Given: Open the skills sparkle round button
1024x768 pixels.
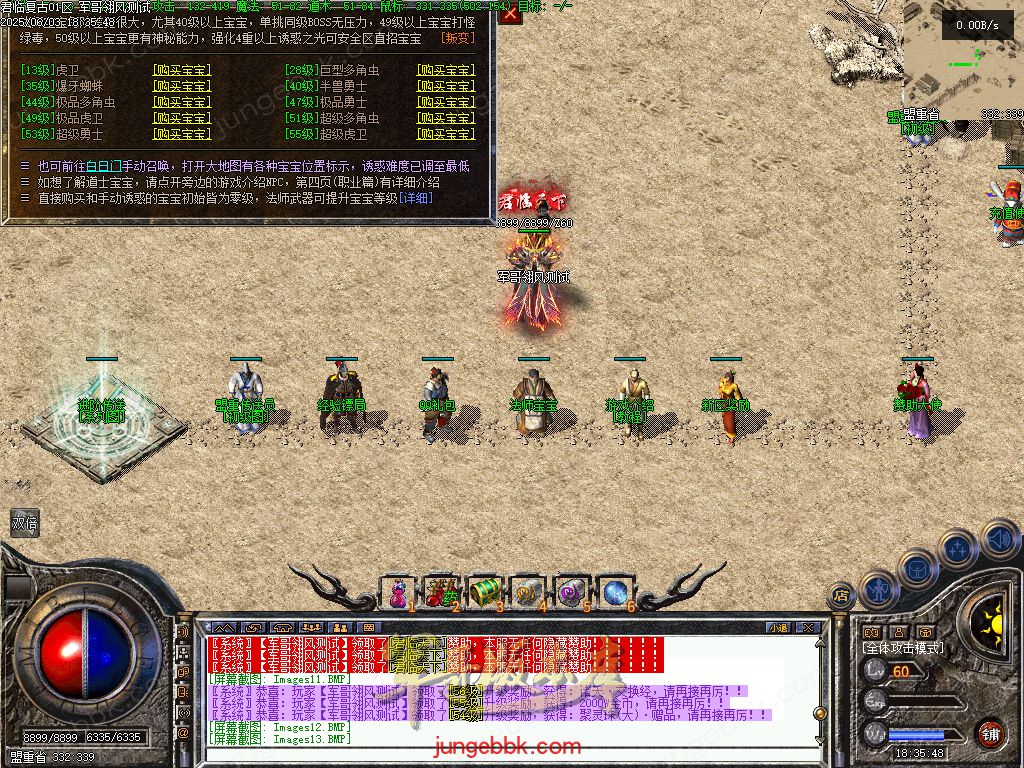Looking at the screenshot, I should (x=957, y=548).
